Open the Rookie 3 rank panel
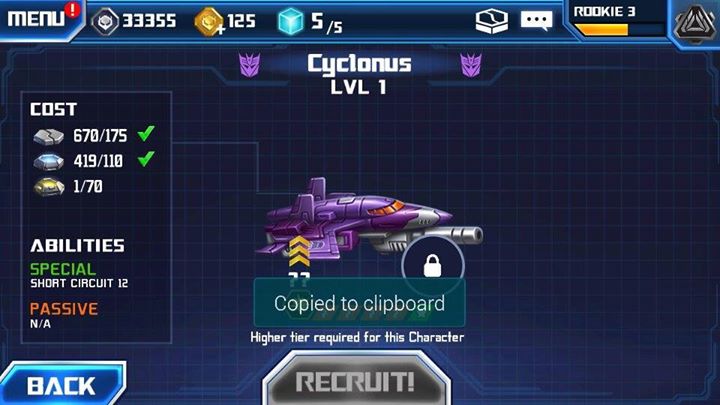 click(x=614, y=19)
